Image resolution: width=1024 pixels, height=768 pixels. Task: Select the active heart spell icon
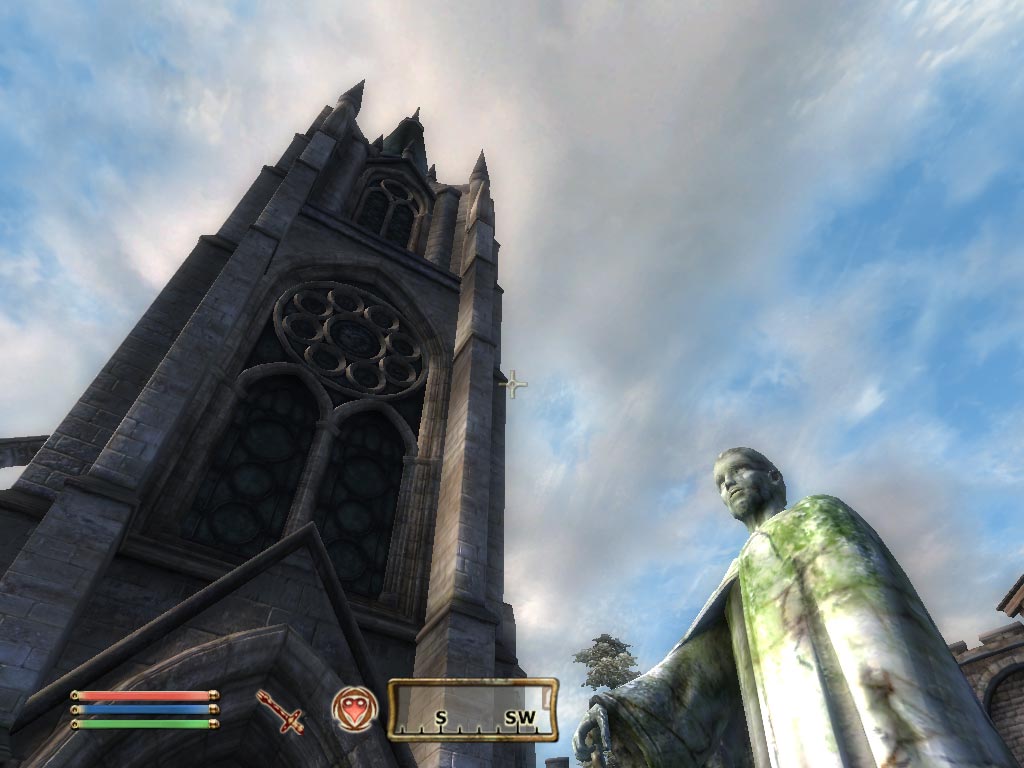(355, 709)
